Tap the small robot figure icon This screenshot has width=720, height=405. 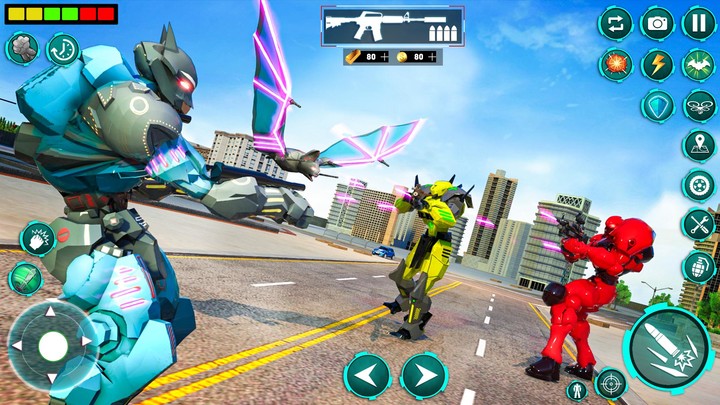coord(578,389)
